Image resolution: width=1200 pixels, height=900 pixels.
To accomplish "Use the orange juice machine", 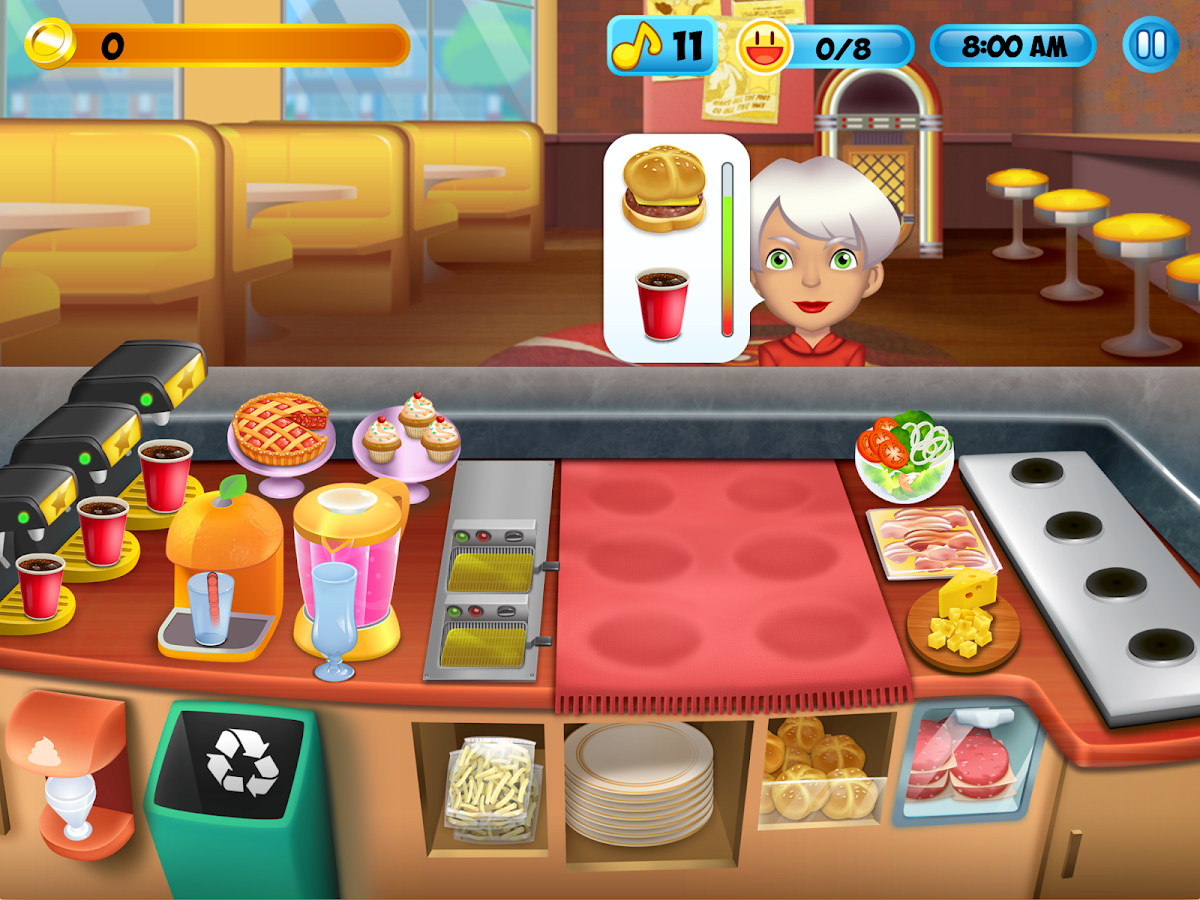I will pyautogui.click(x=222, y=570).
